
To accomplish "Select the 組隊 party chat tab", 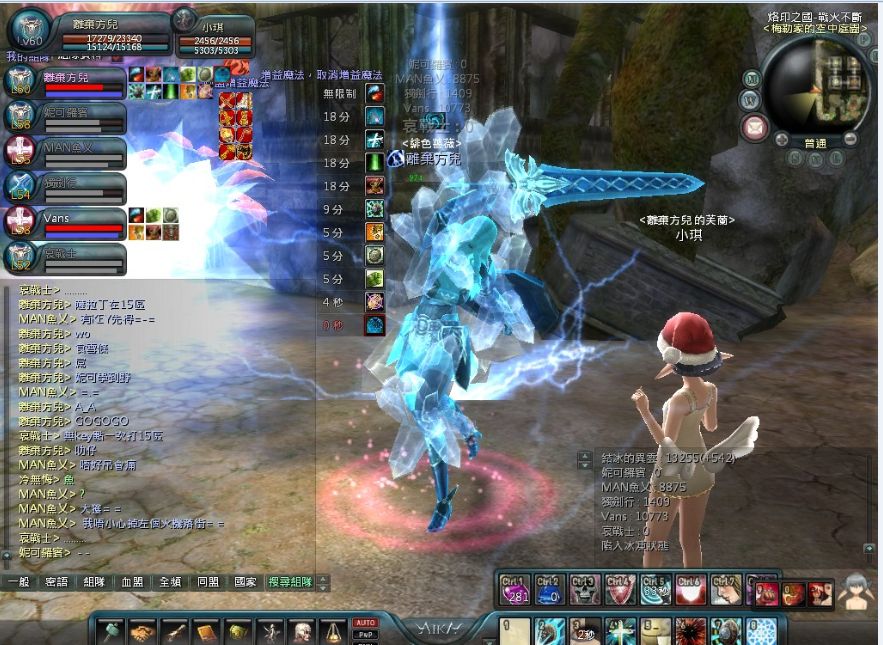I will point(94,582).
